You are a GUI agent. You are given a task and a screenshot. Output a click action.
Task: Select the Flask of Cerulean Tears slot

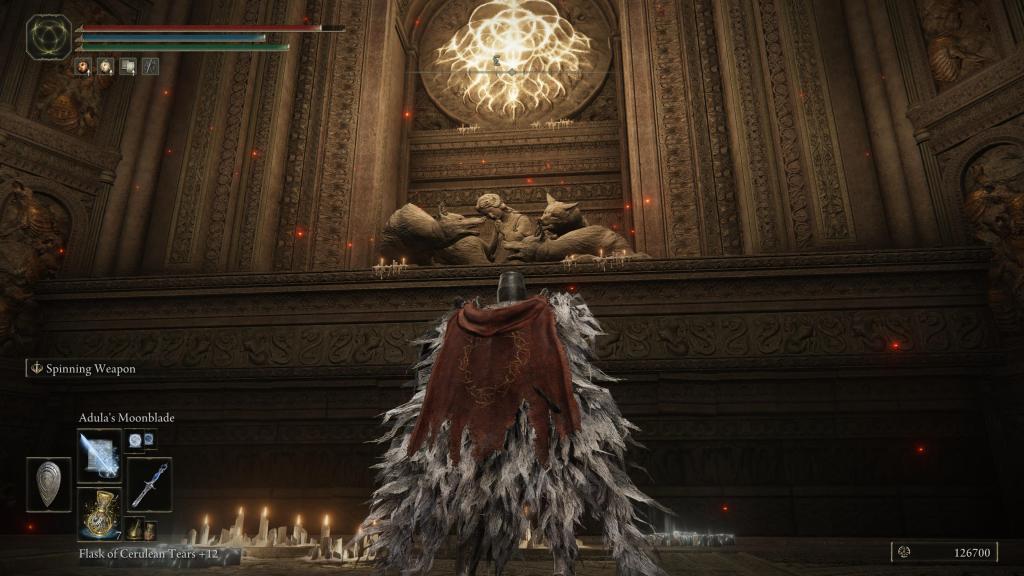coord(99,514)
